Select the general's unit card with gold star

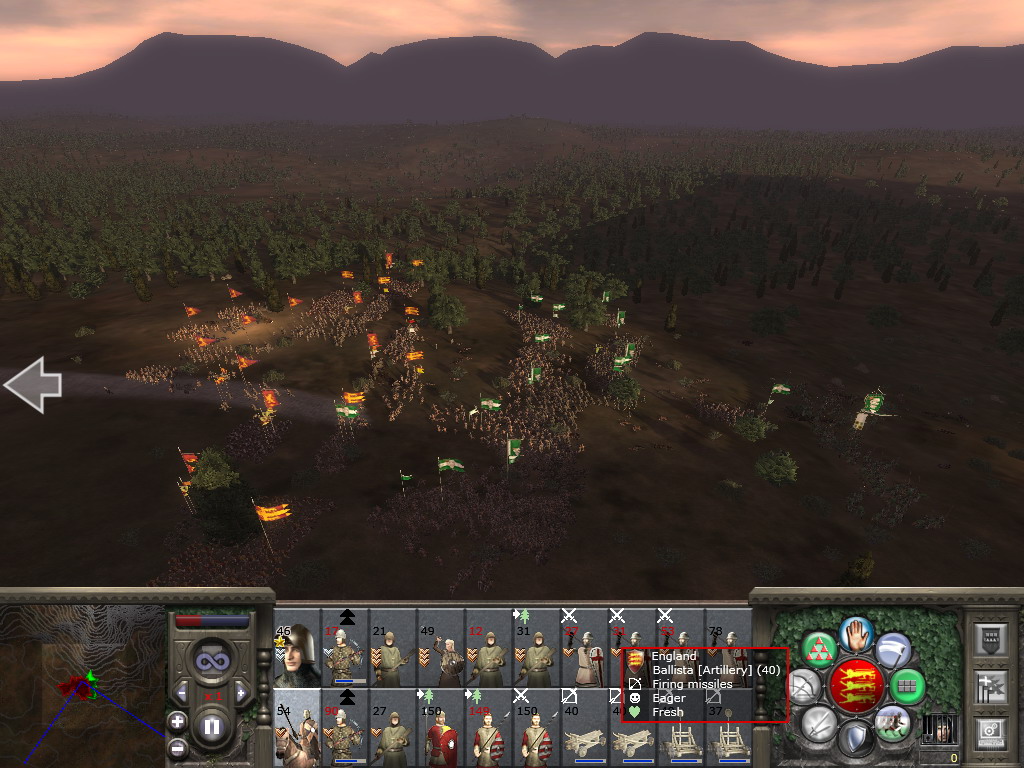click(x=297, y=656)
